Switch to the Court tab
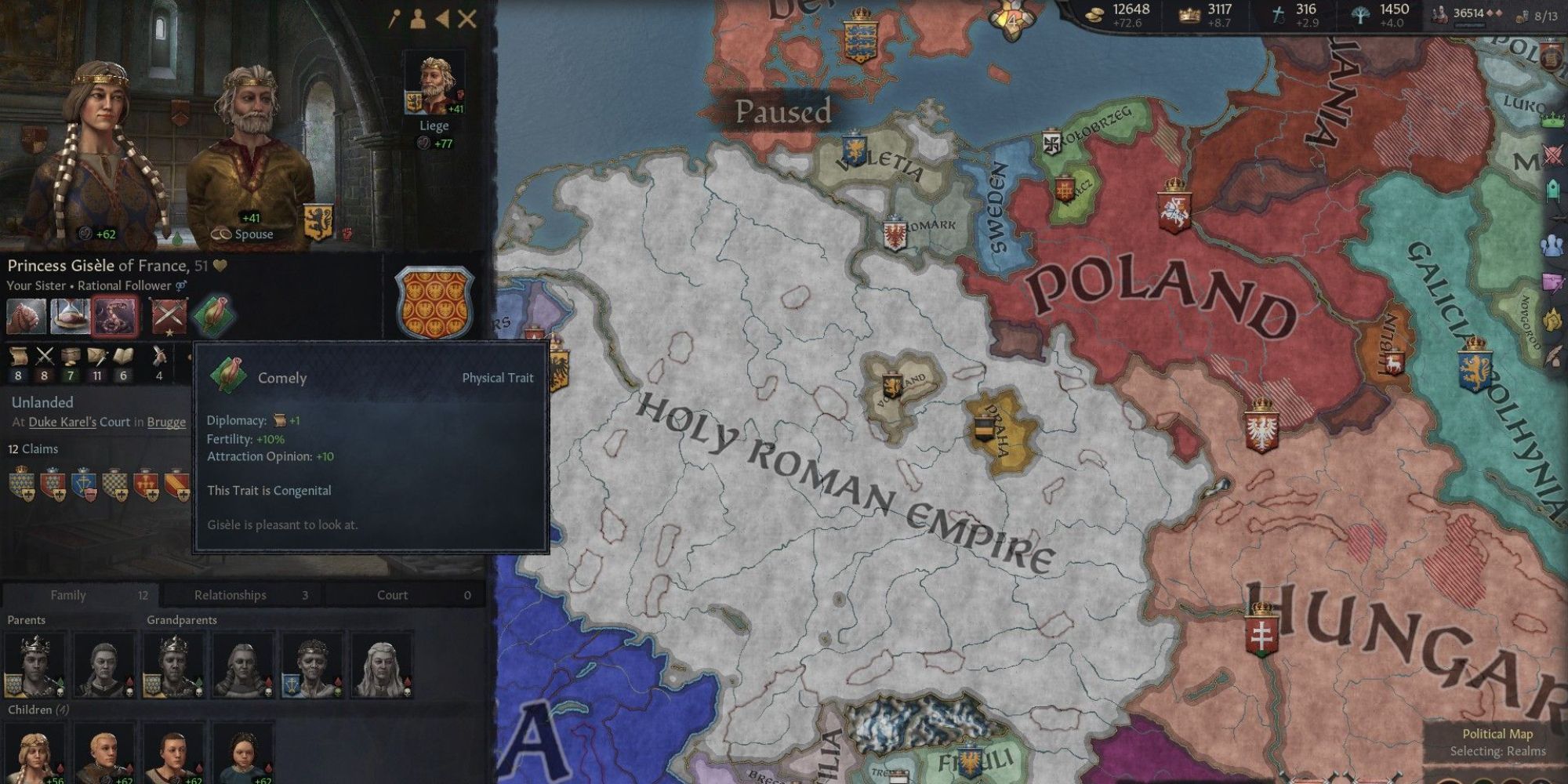 pyautogui.click(x=392, y=594)
